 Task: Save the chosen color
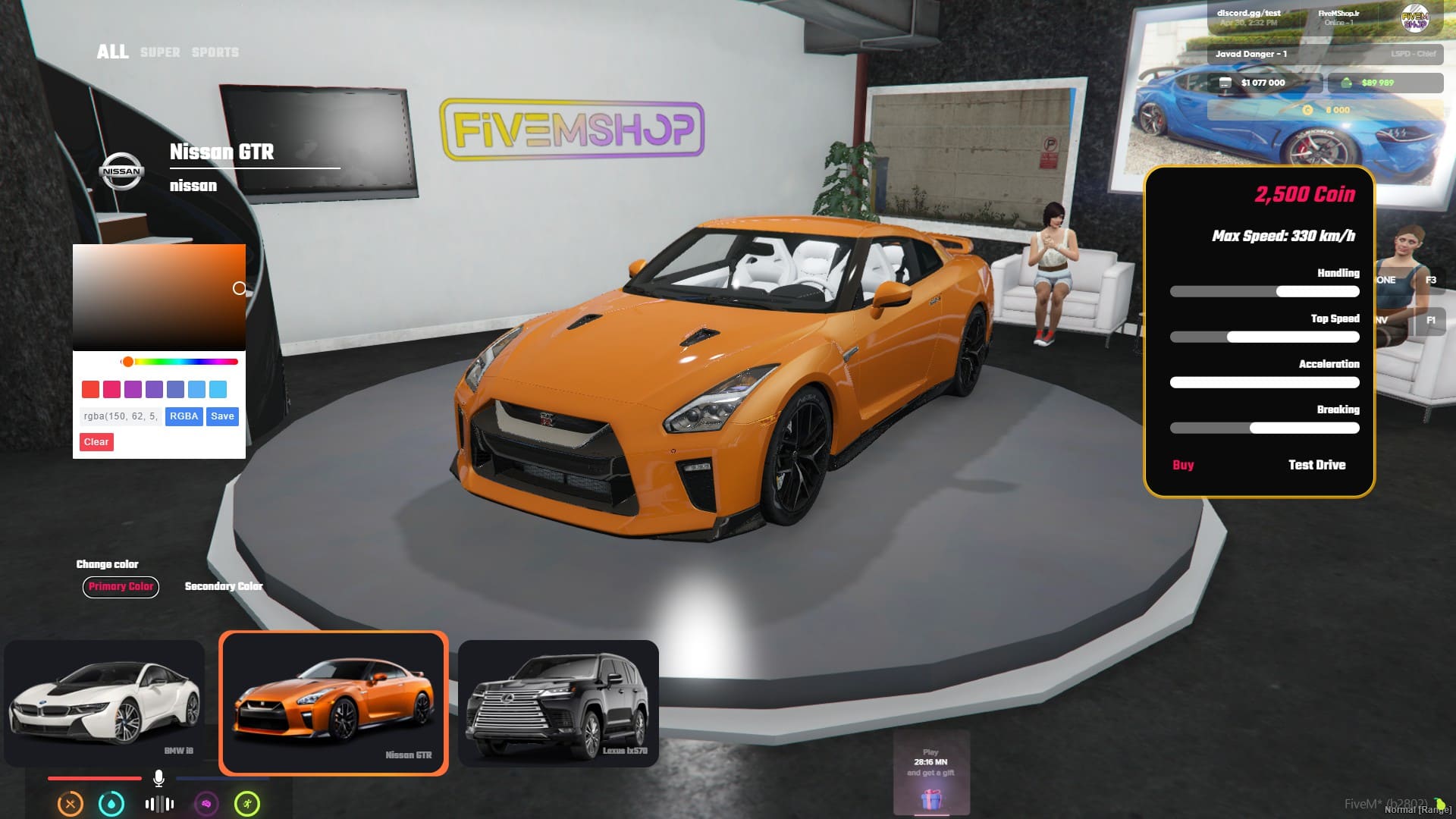pos(222,416)
